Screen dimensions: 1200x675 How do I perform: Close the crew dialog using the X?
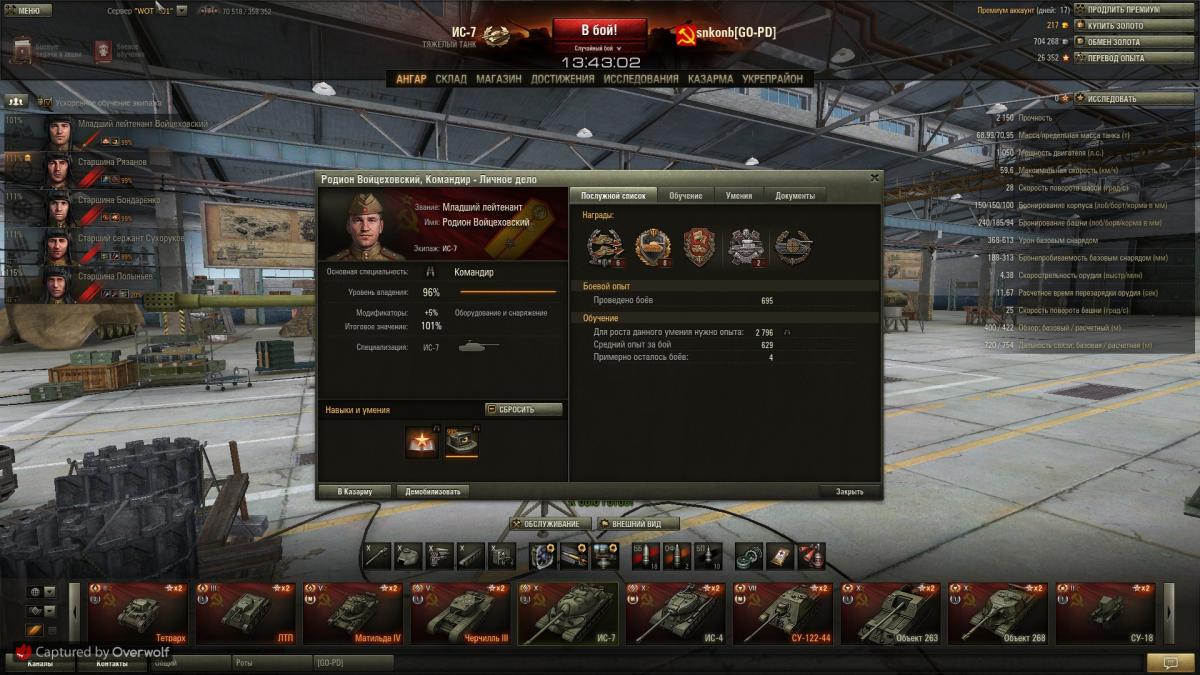pyautogui.click(x=875, y=178)
